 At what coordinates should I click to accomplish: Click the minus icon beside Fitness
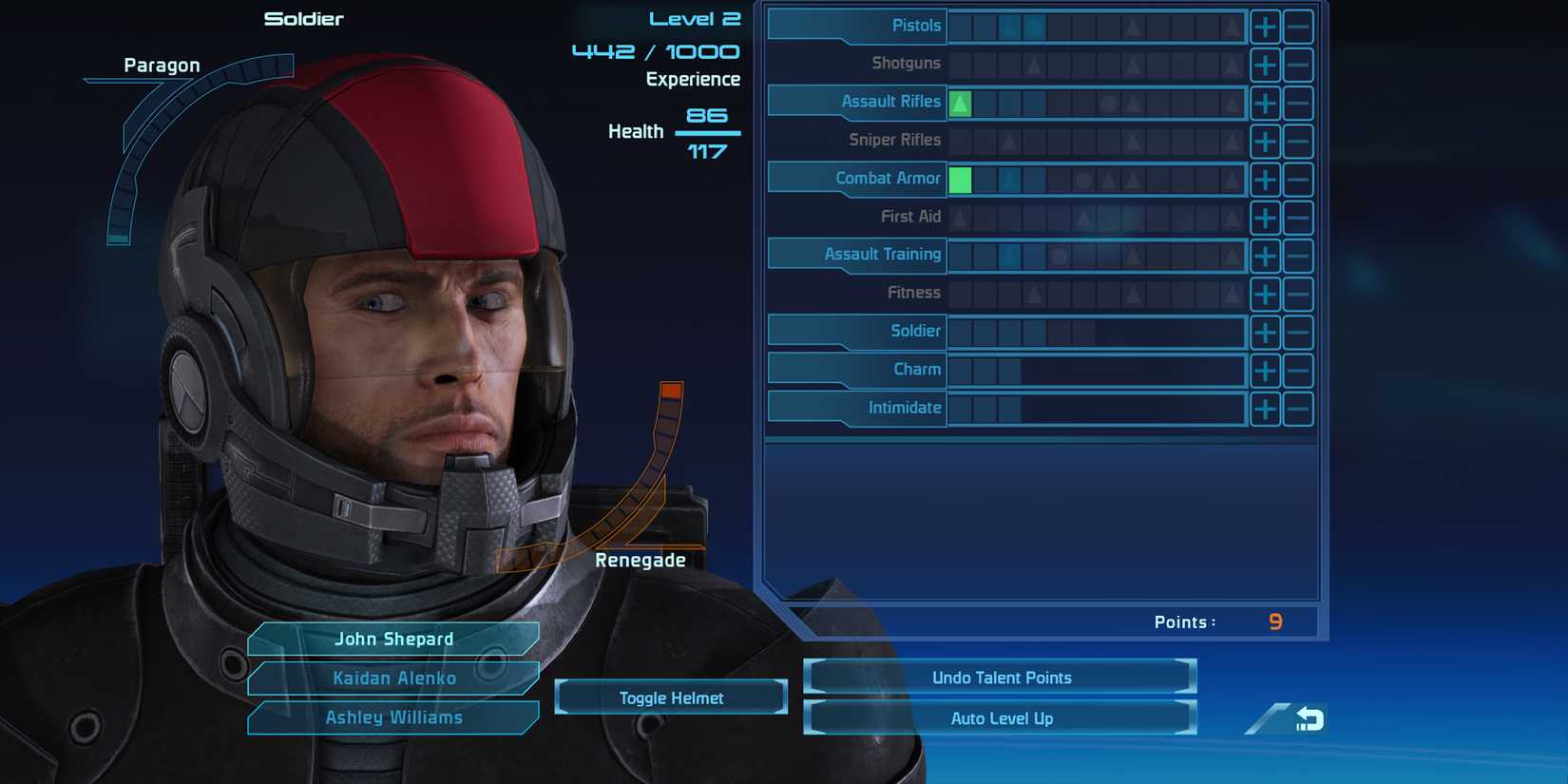pos(1298,294)
